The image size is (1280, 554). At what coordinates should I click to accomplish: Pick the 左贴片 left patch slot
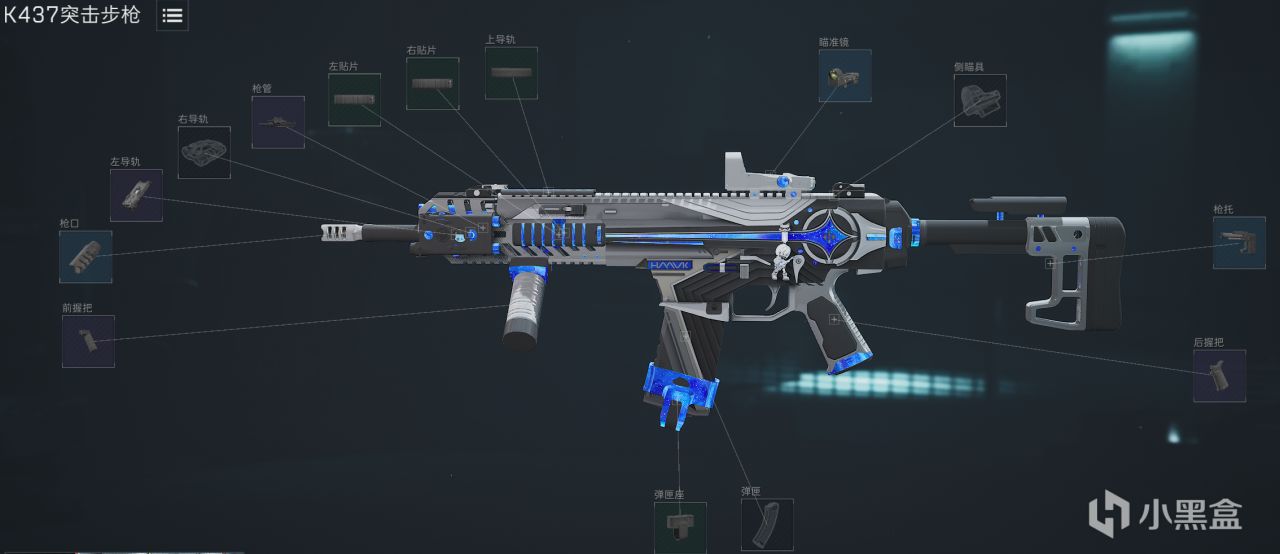pyautogui.click(x=354, y=99)
